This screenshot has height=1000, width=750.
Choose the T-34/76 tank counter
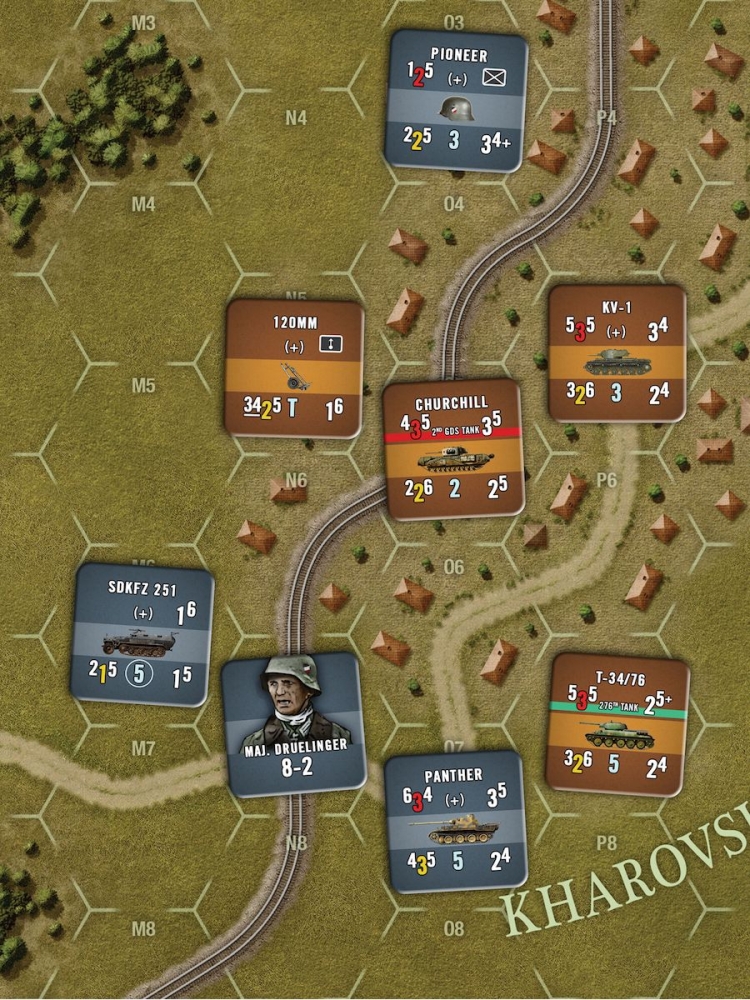tap(619, 722)
